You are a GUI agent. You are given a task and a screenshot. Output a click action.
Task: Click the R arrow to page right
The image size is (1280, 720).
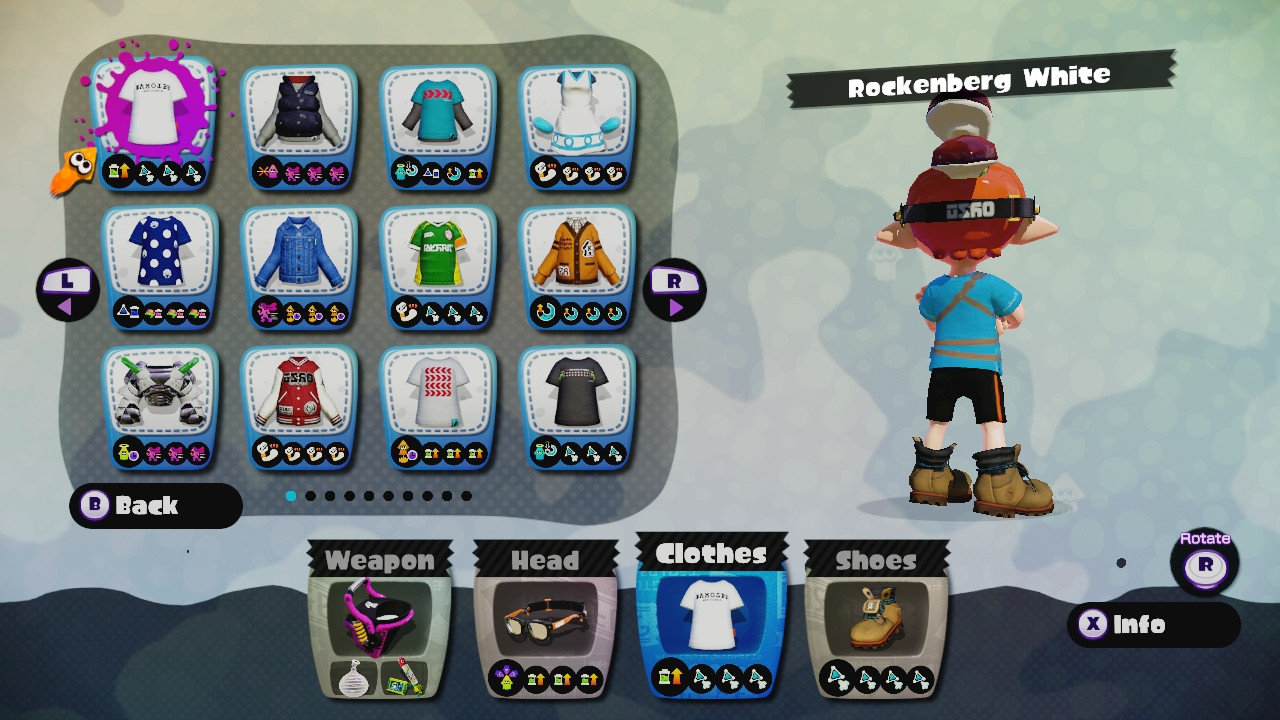tap(675, 289)
